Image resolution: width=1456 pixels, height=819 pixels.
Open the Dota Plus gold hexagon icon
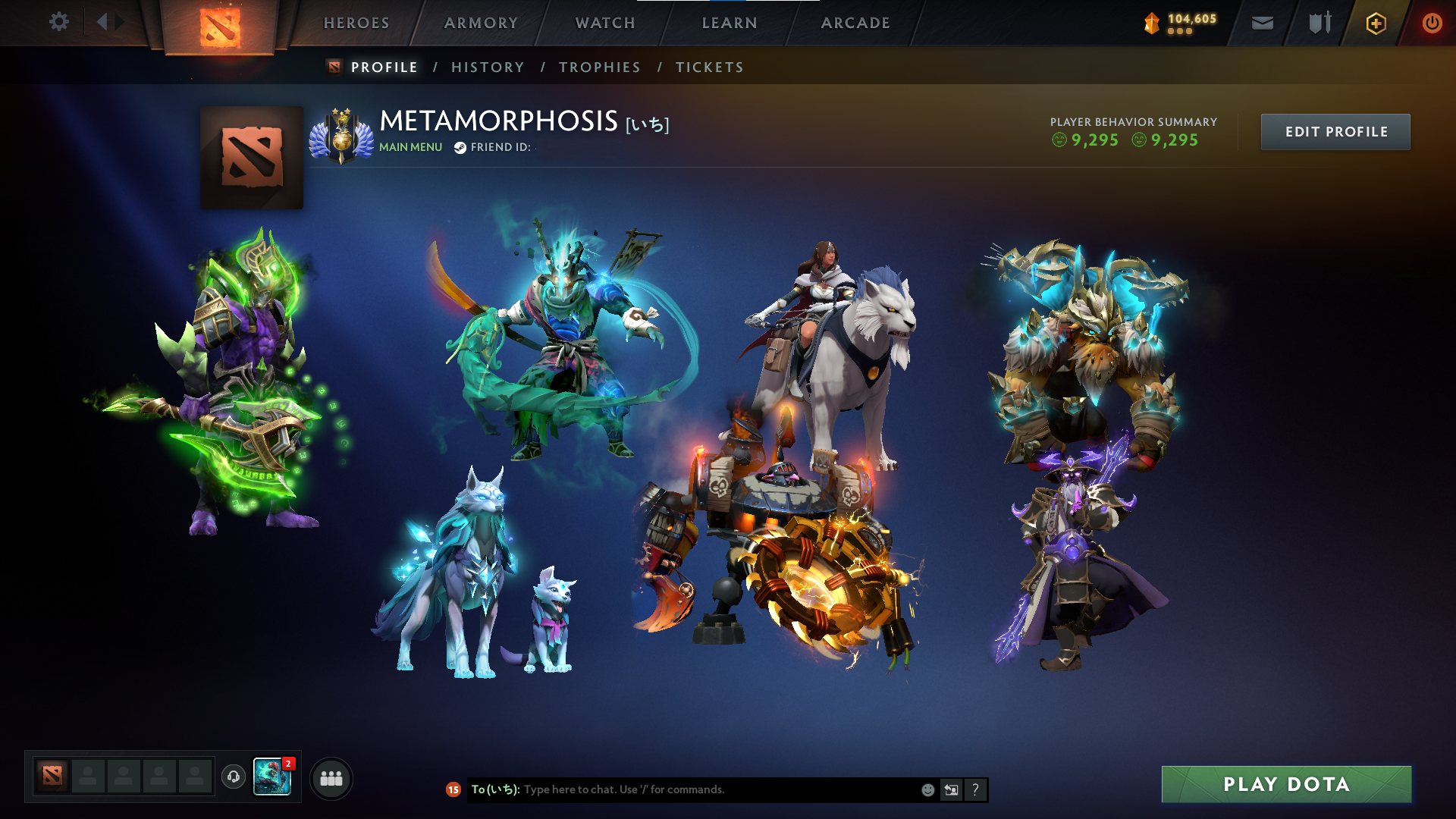coord(1375,23)
